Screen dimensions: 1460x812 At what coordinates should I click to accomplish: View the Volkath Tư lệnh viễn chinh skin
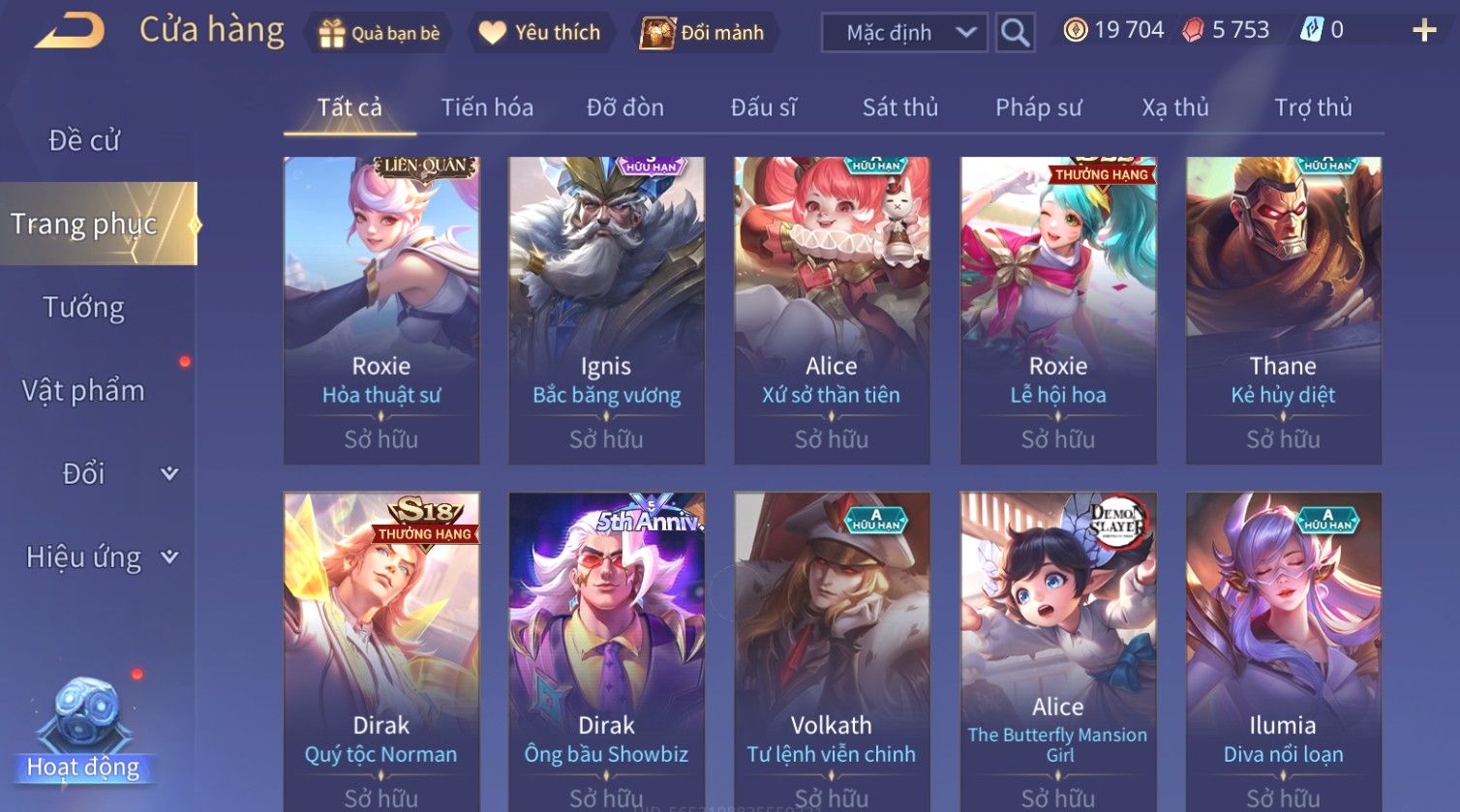[832, 648]
